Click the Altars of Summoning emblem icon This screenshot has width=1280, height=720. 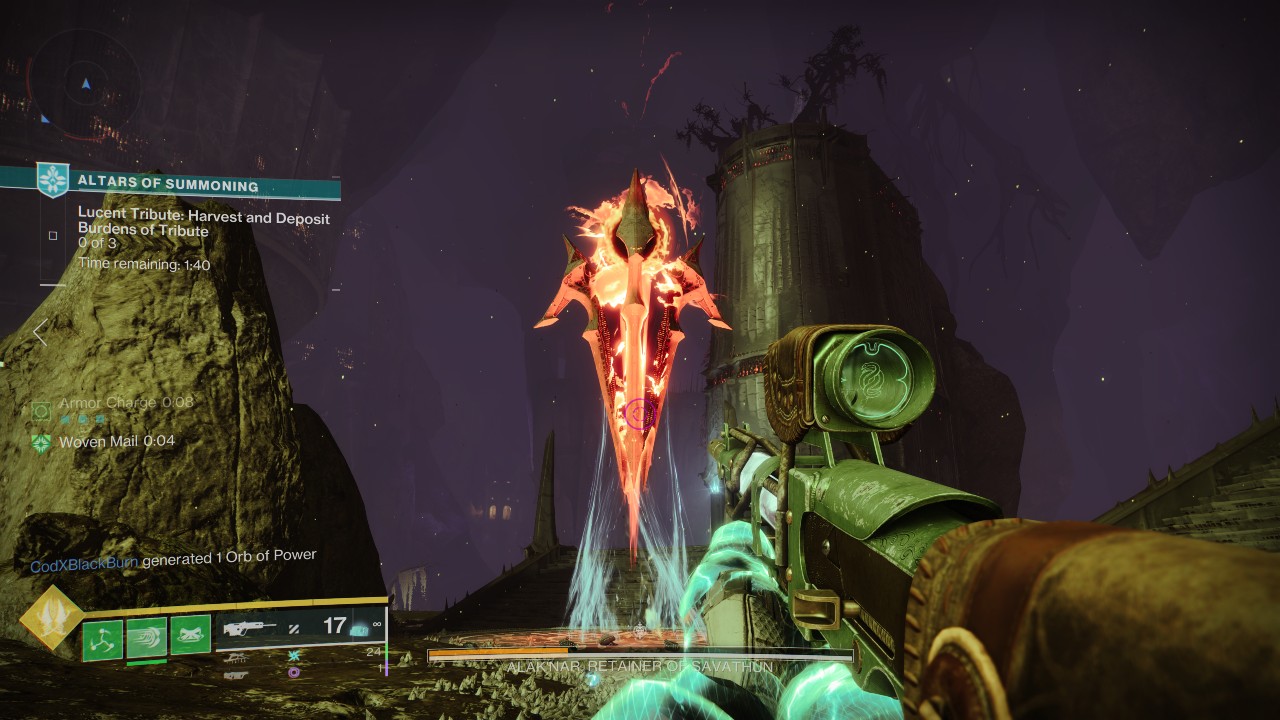(52, 181)
